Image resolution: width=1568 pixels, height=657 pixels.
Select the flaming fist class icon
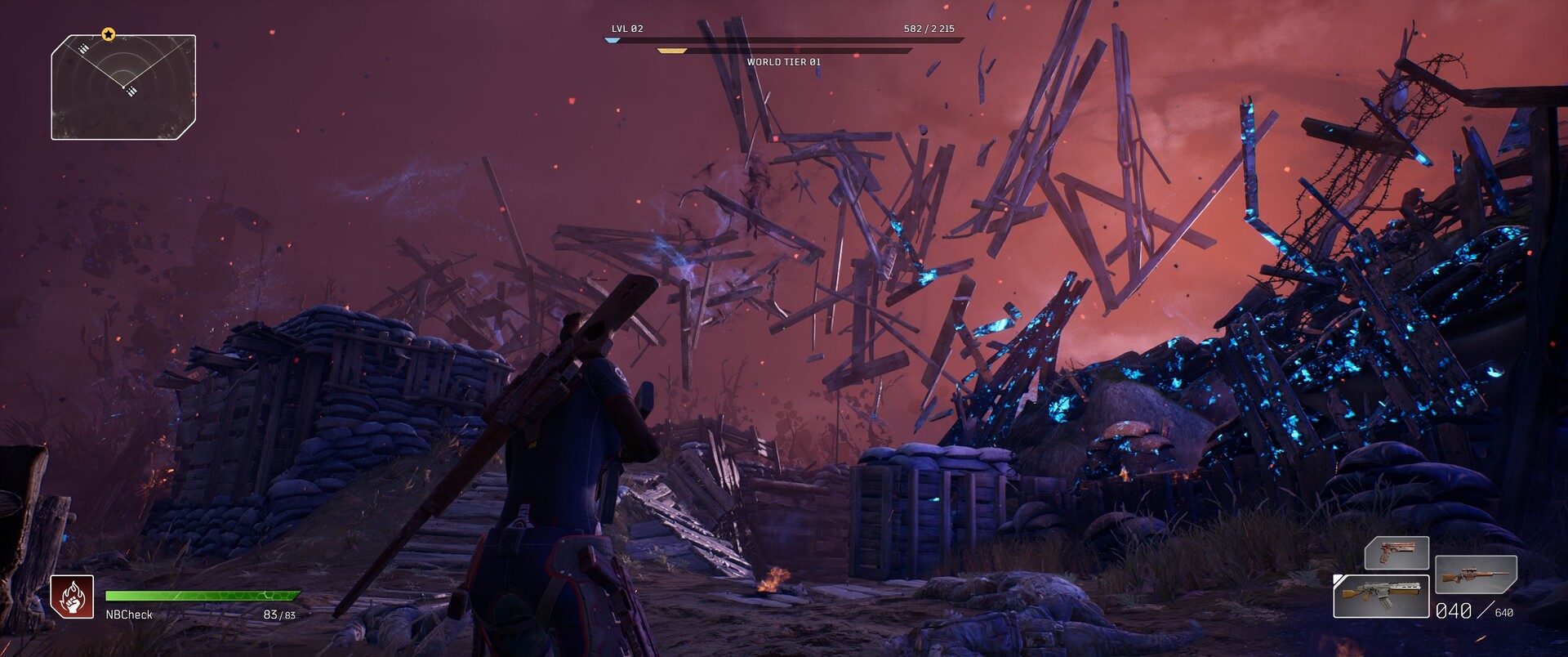(x=72, y=597)
